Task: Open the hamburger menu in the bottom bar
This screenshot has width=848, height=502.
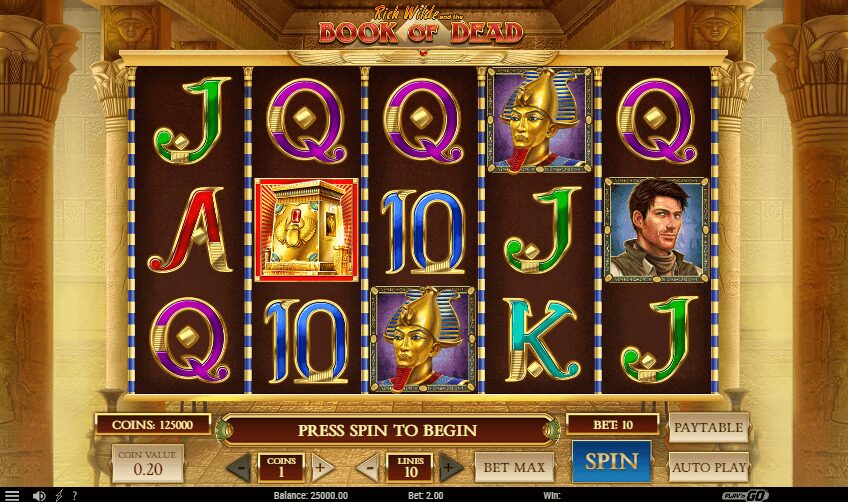Action: click(13, 495)
